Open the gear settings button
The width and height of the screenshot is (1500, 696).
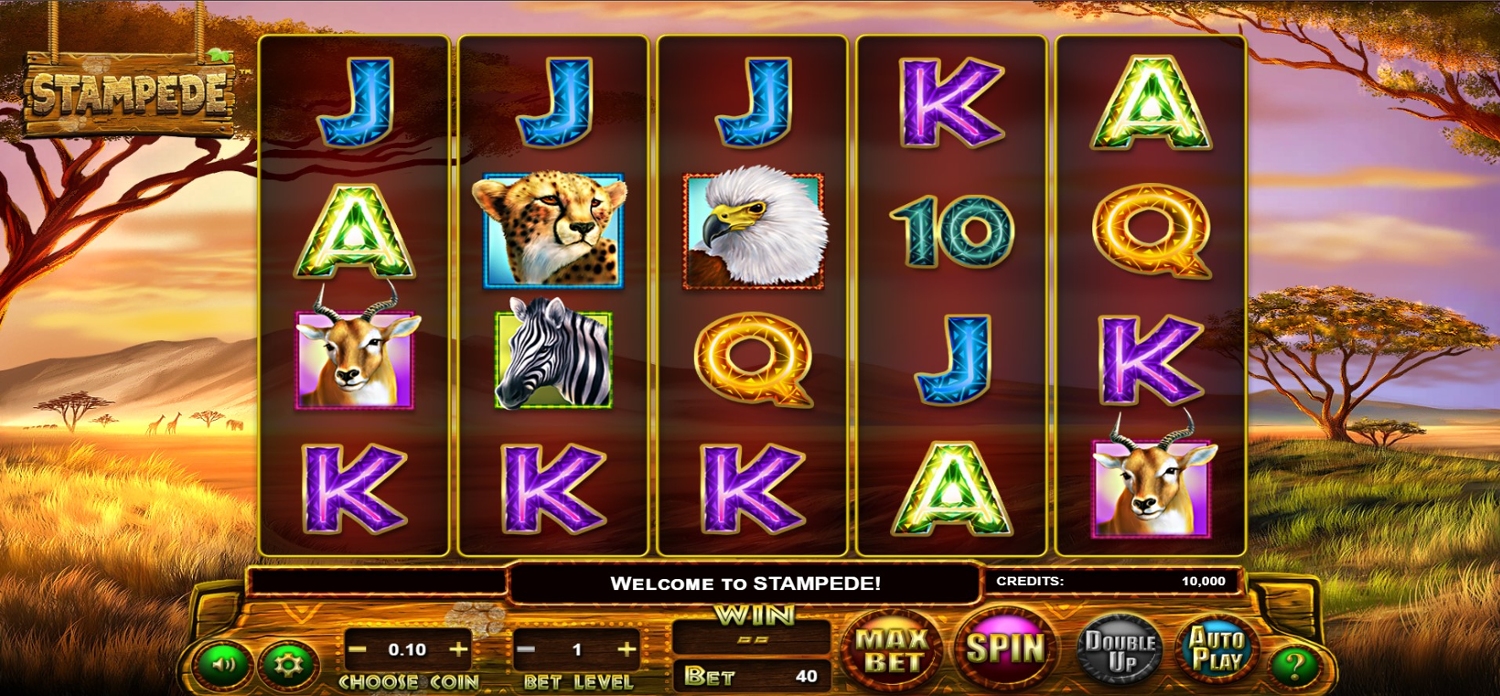pos(288,664)
